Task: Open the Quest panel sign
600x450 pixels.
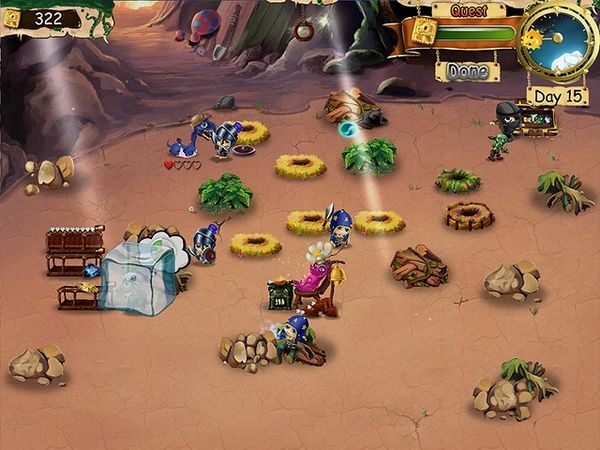Action: (469, 10)
